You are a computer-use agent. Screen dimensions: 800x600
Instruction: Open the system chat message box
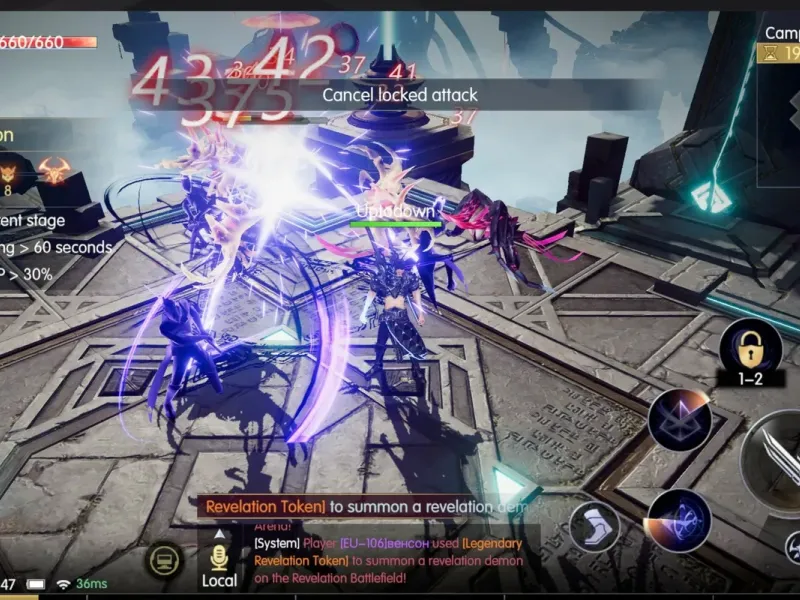390,560
